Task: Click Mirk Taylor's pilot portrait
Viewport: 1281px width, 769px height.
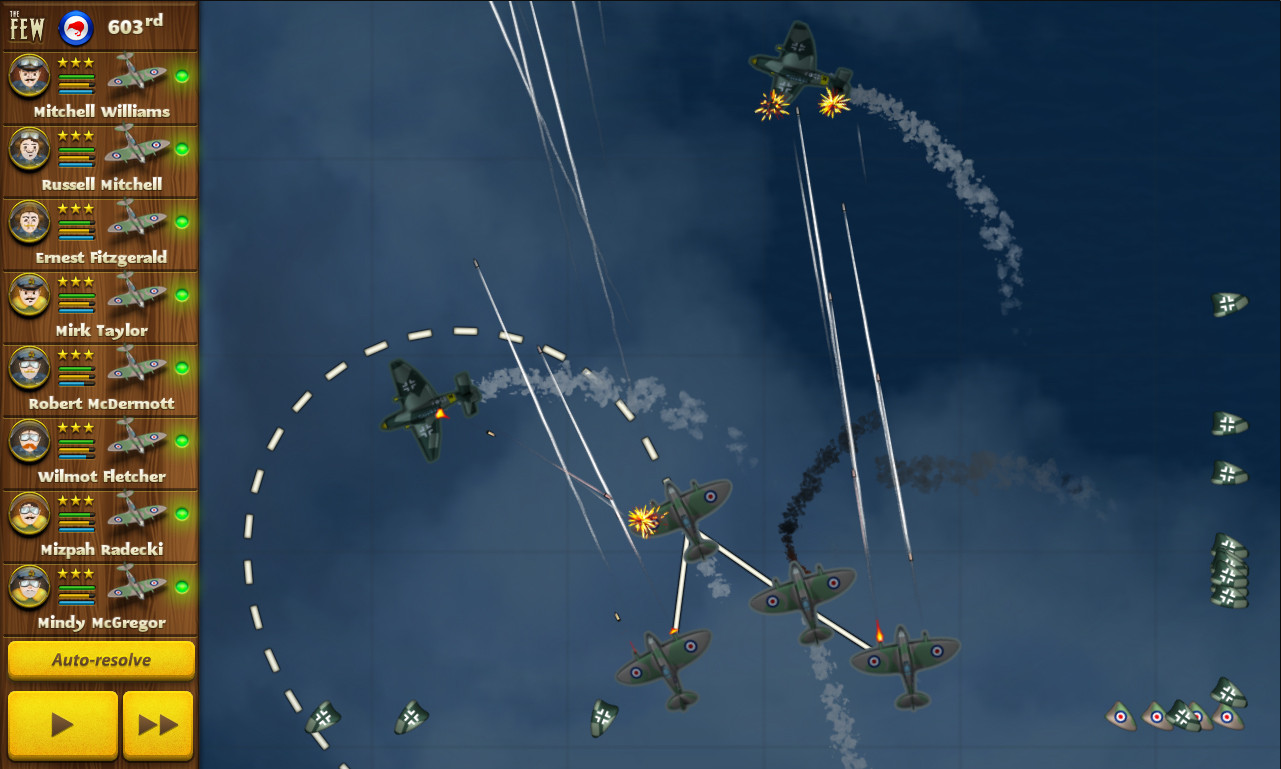Action: click(29, 294)
